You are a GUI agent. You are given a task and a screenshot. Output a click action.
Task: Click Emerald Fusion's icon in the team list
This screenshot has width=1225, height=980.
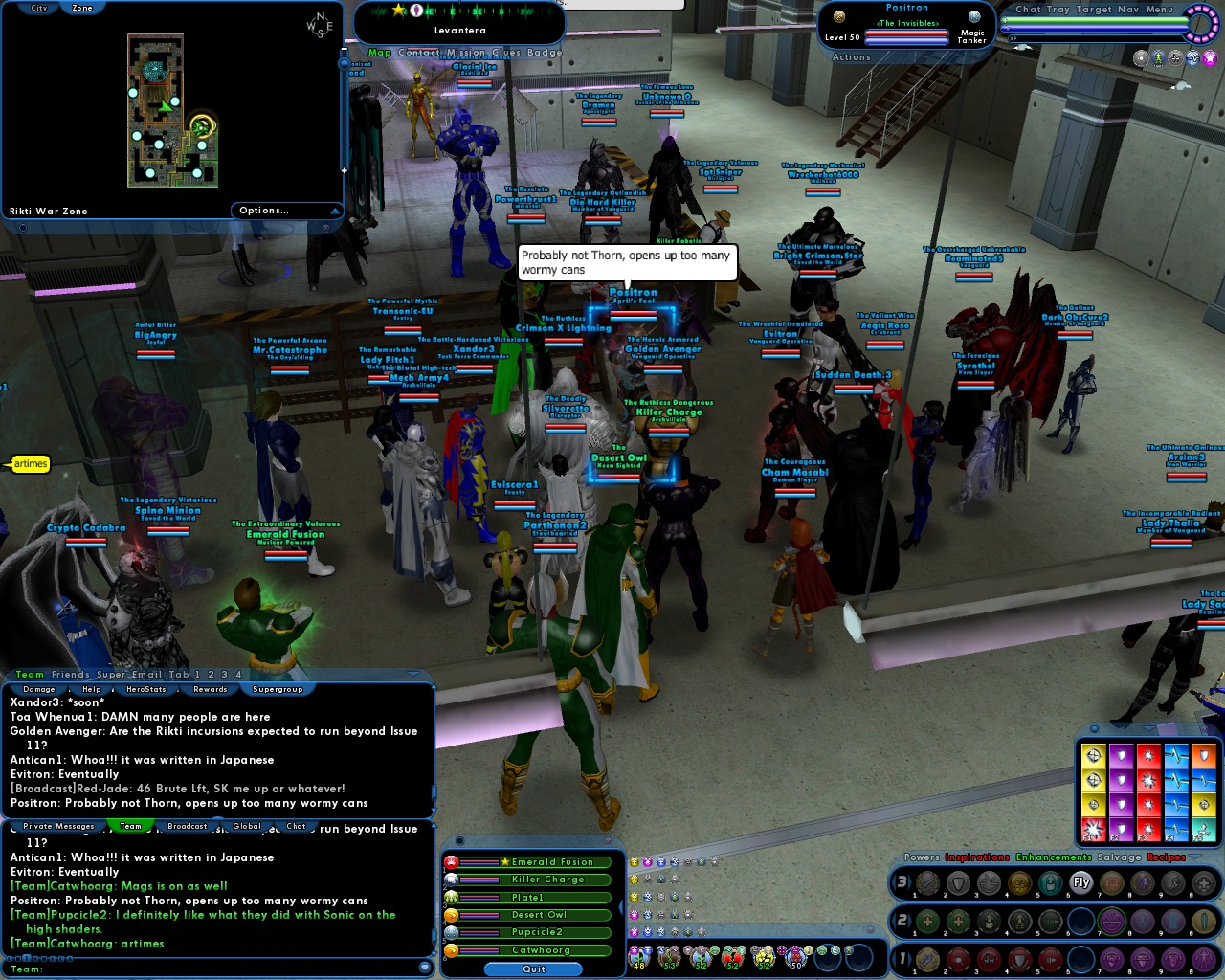click(x=448, y=862)
